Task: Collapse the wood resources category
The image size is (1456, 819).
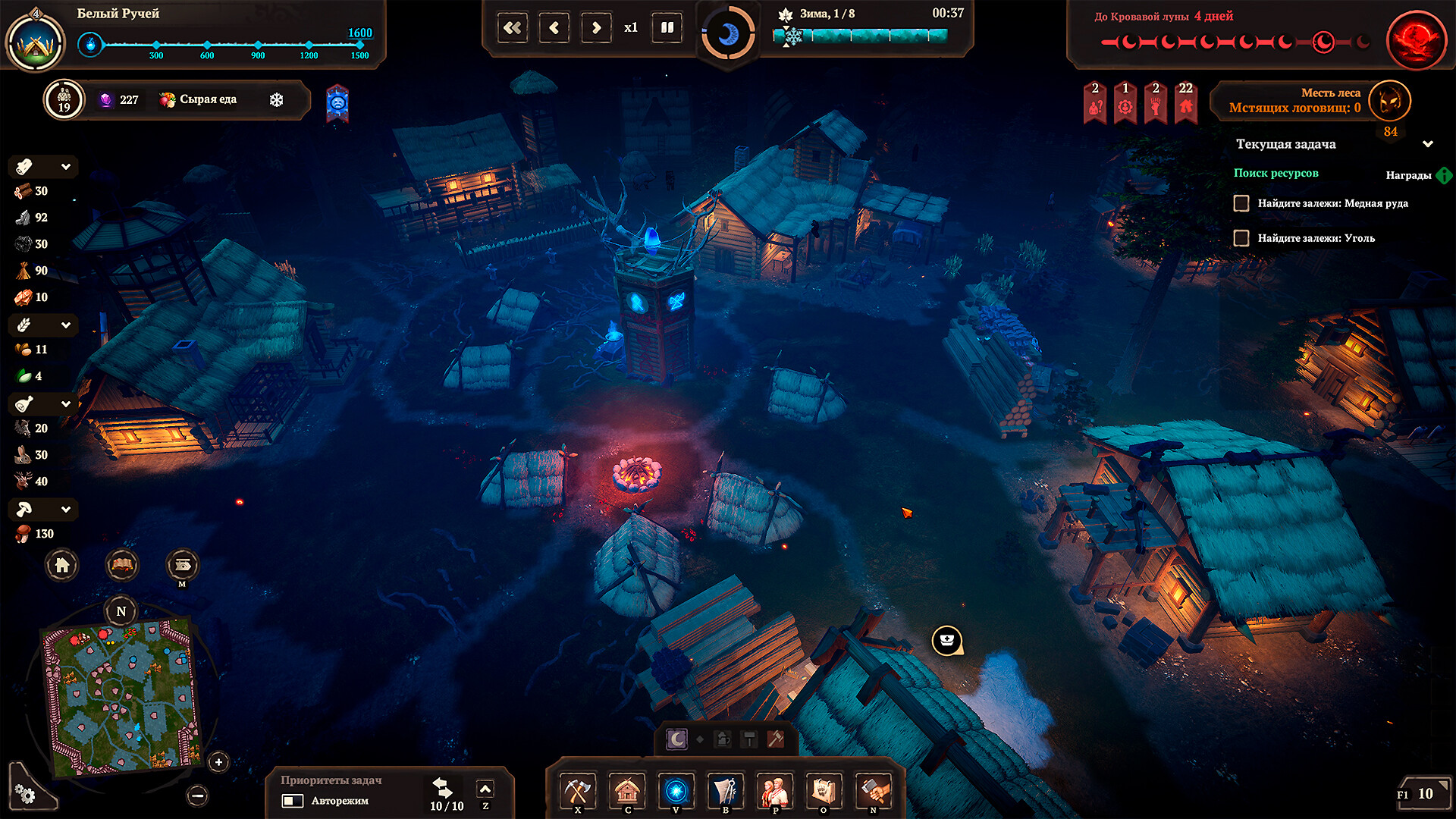Action: 67,167
